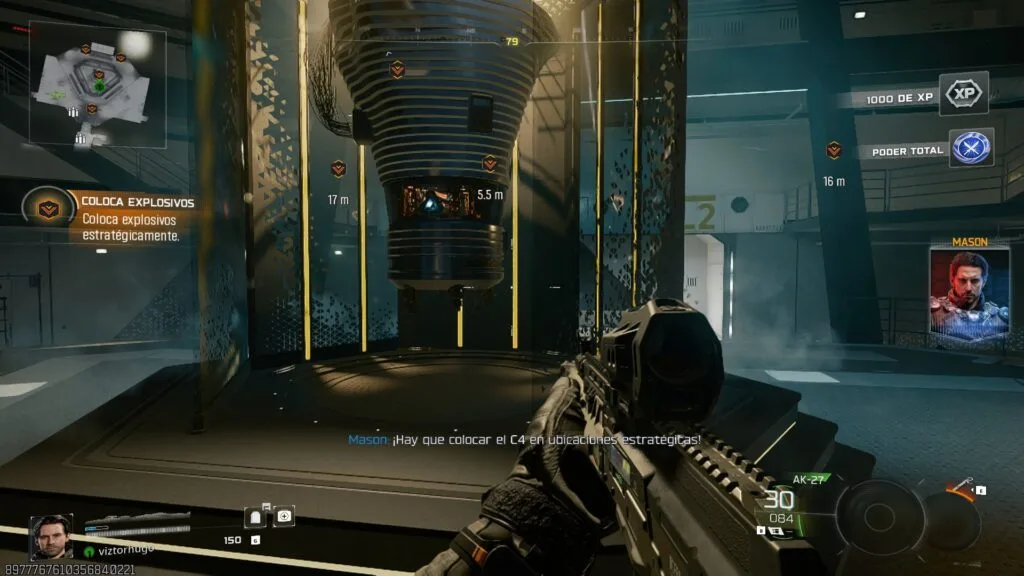
Task: Activate the Poder Total icon
Action: click(x=970, y=148)
